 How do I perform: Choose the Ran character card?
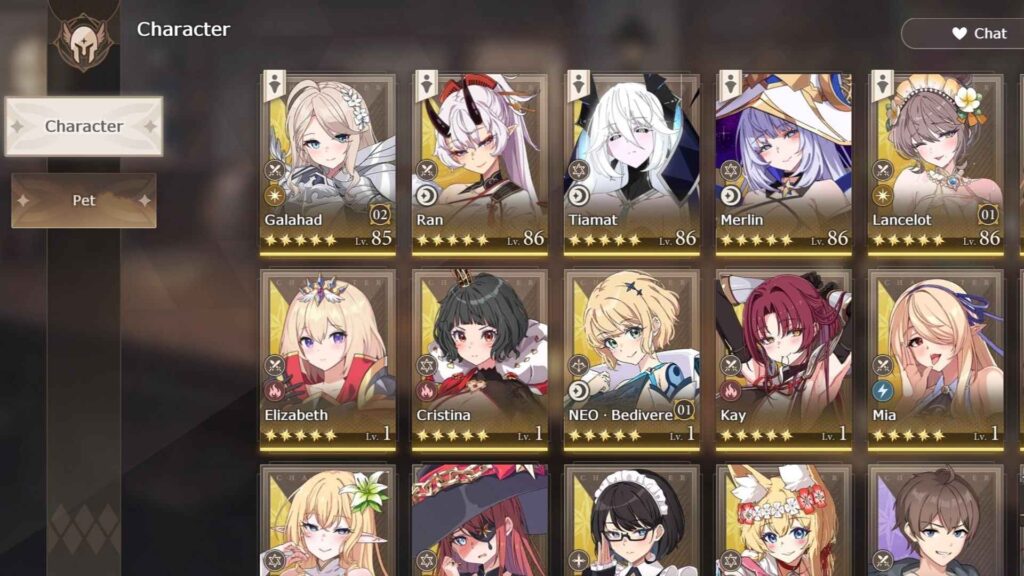point(480,160)
